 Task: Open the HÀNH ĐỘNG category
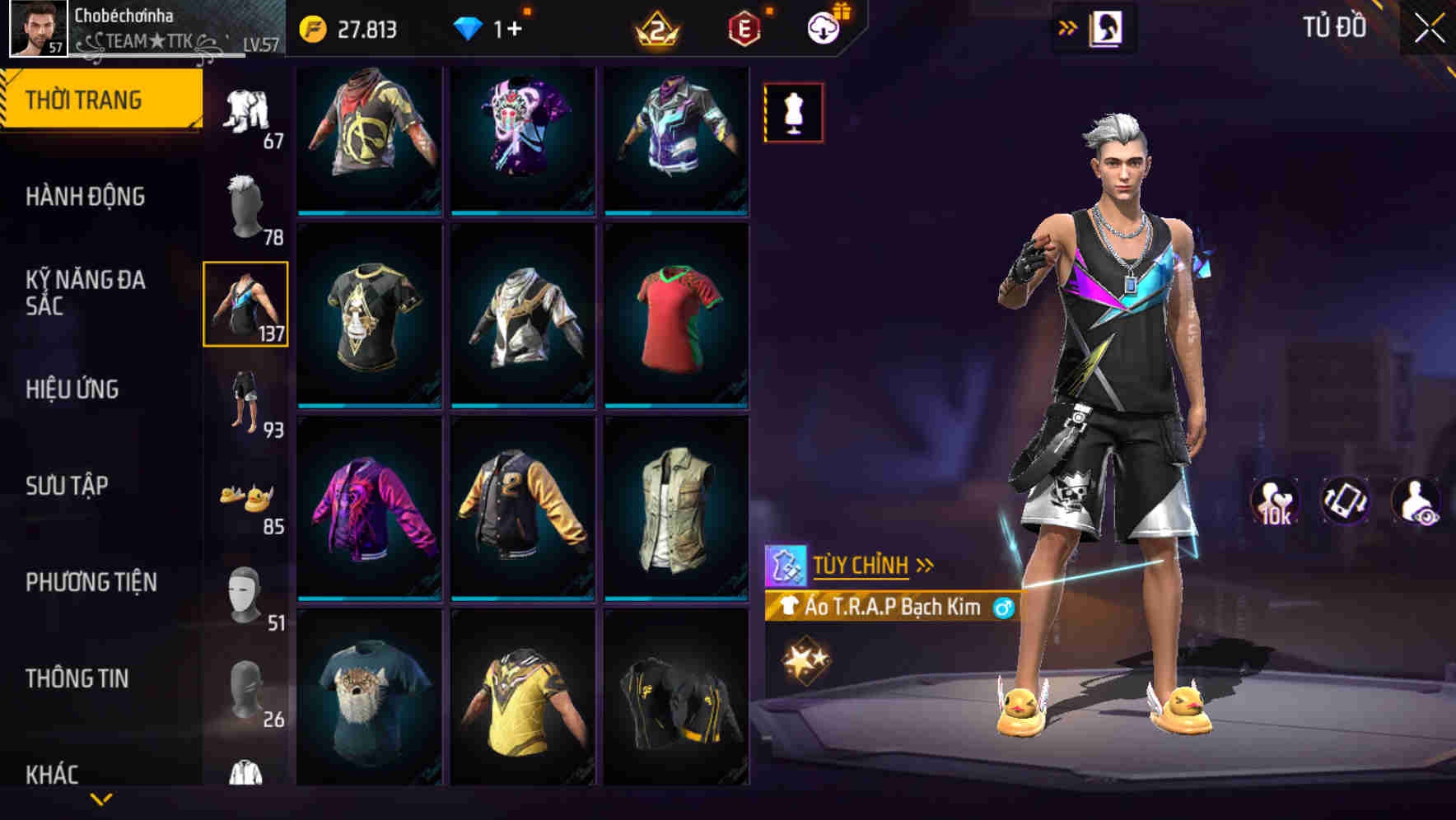click(86, 198)
